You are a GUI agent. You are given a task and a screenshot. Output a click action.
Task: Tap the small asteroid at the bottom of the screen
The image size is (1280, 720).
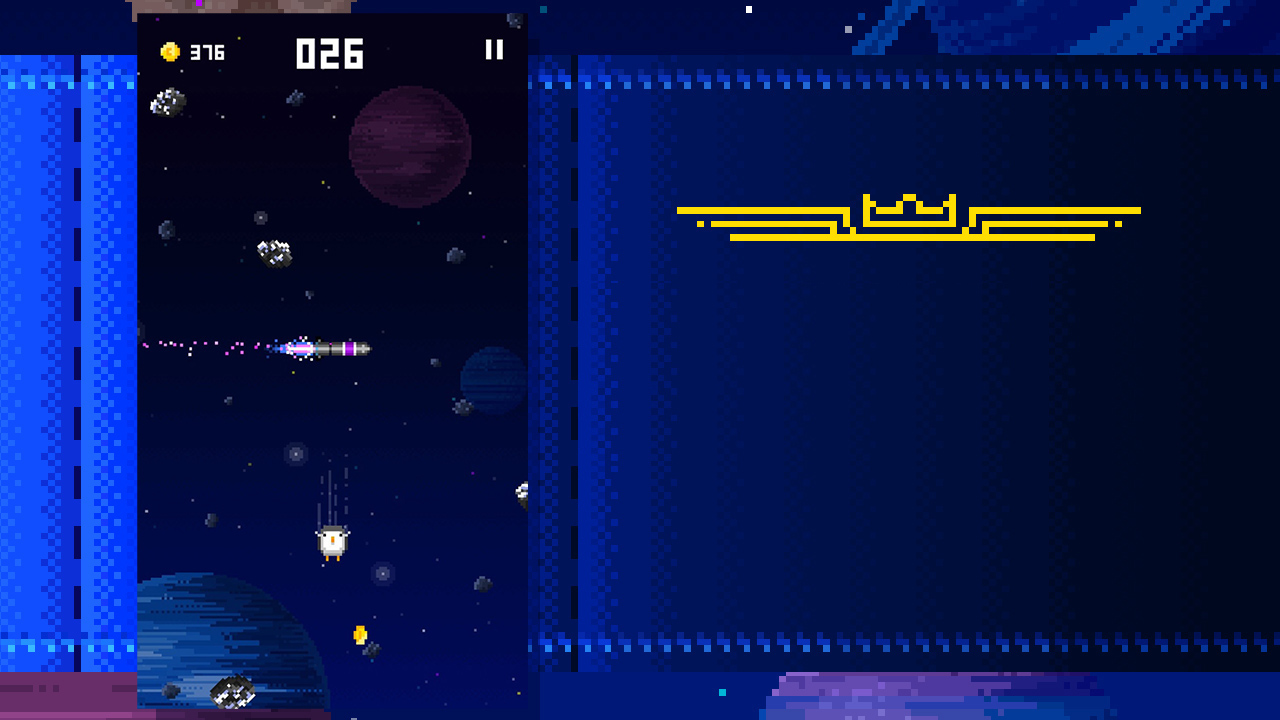(x=231, y=691)
